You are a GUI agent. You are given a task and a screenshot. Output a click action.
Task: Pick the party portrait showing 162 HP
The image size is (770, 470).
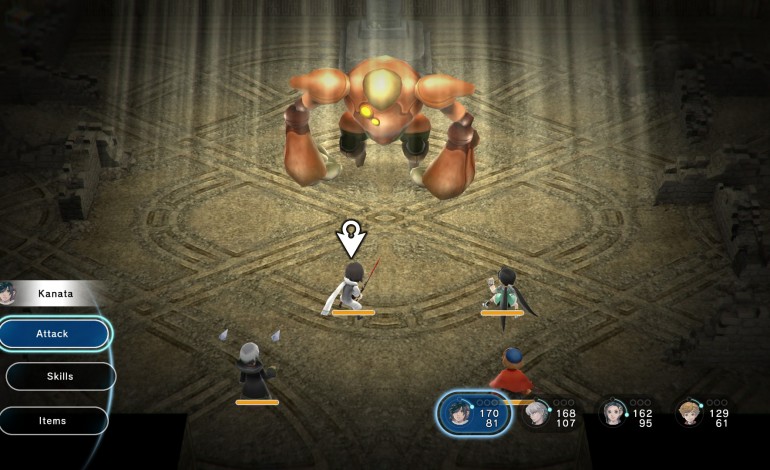tap(613, 413)
